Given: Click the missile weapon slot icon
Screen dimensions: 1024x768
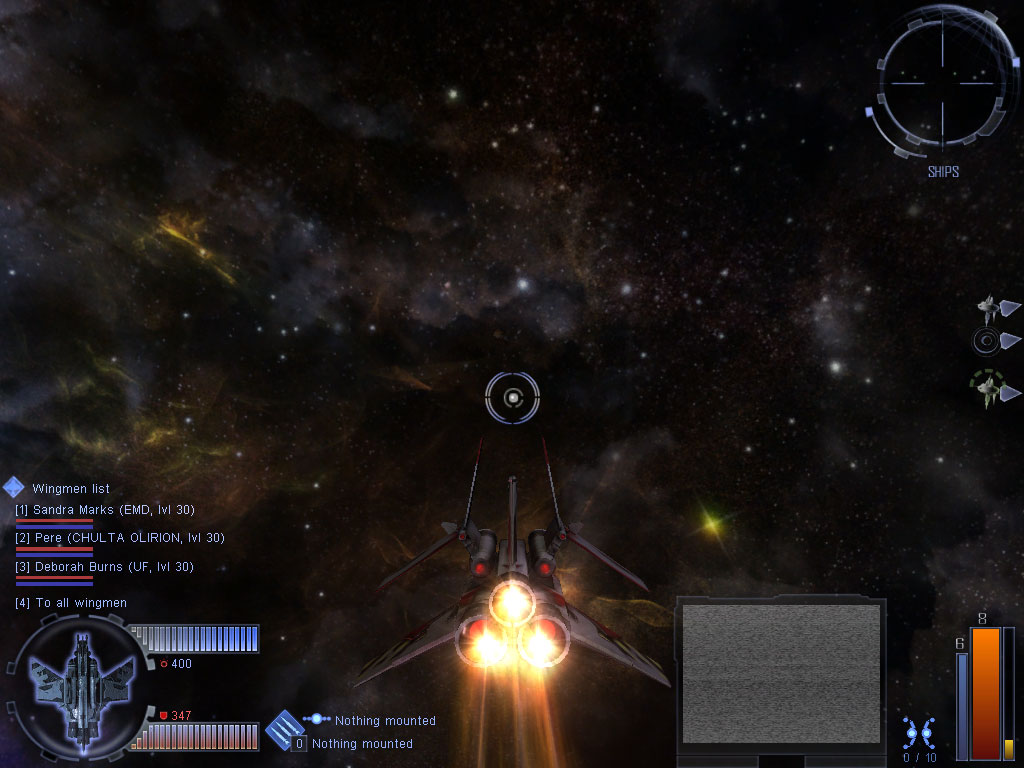Looking at the screenshot, I should (285, 730).
